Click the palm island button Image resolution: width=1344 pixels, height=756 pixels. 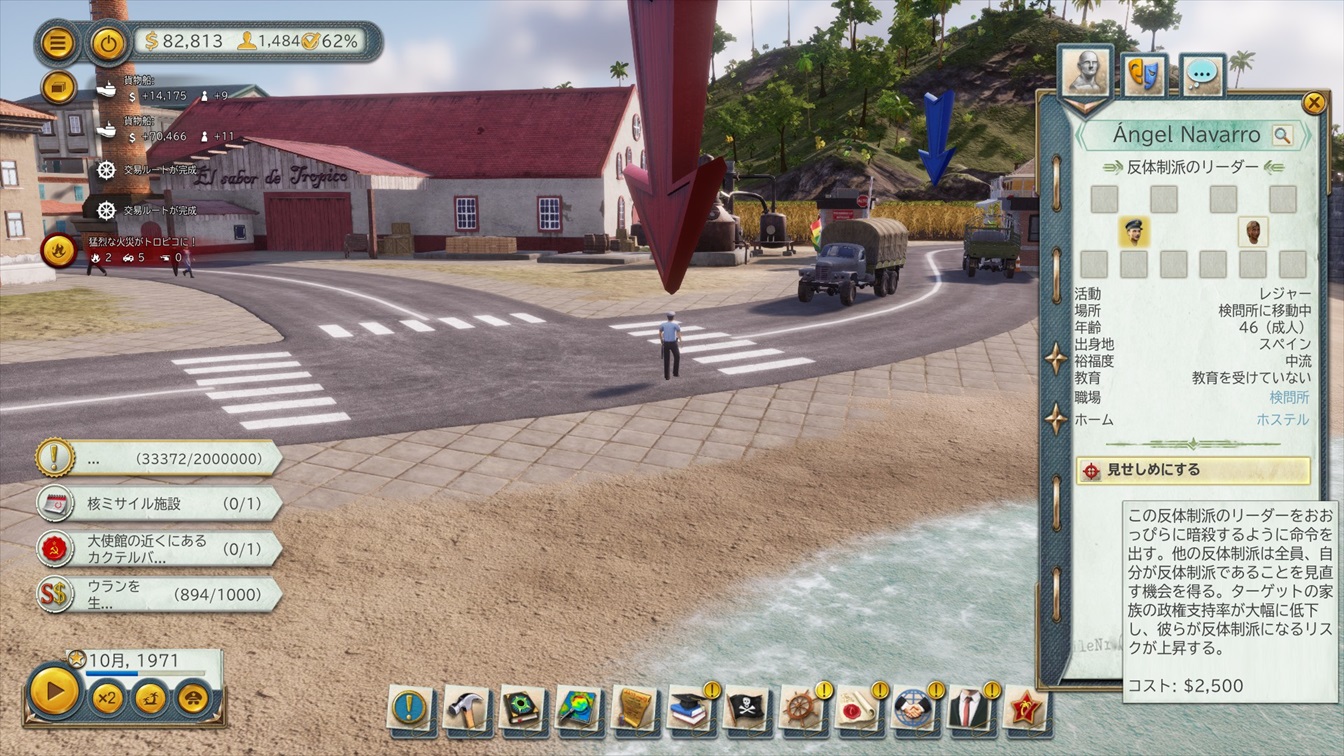tap(151, 697)
